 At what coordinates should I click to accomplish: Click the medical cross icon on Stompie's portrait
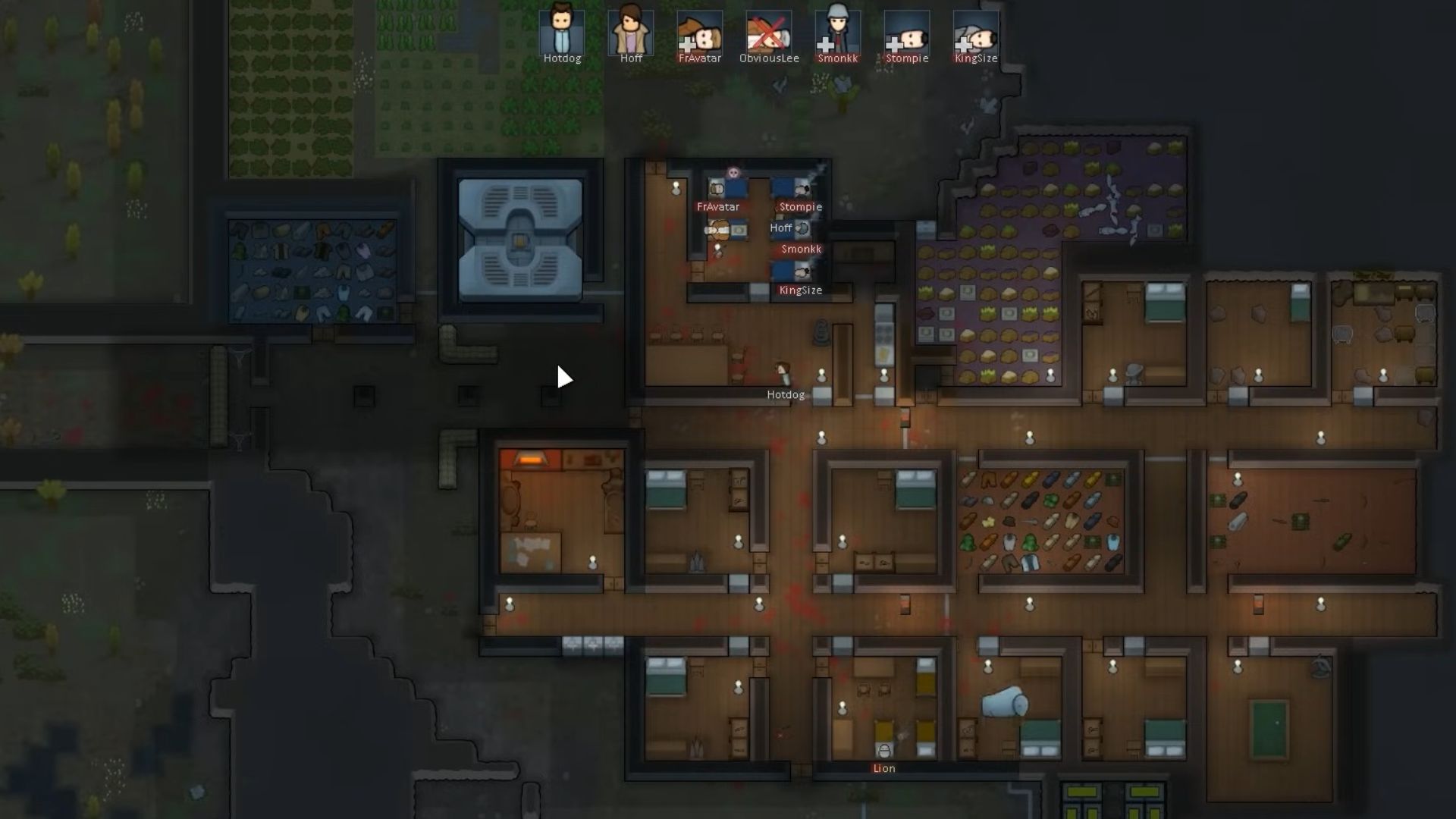(x=895, y=42)
